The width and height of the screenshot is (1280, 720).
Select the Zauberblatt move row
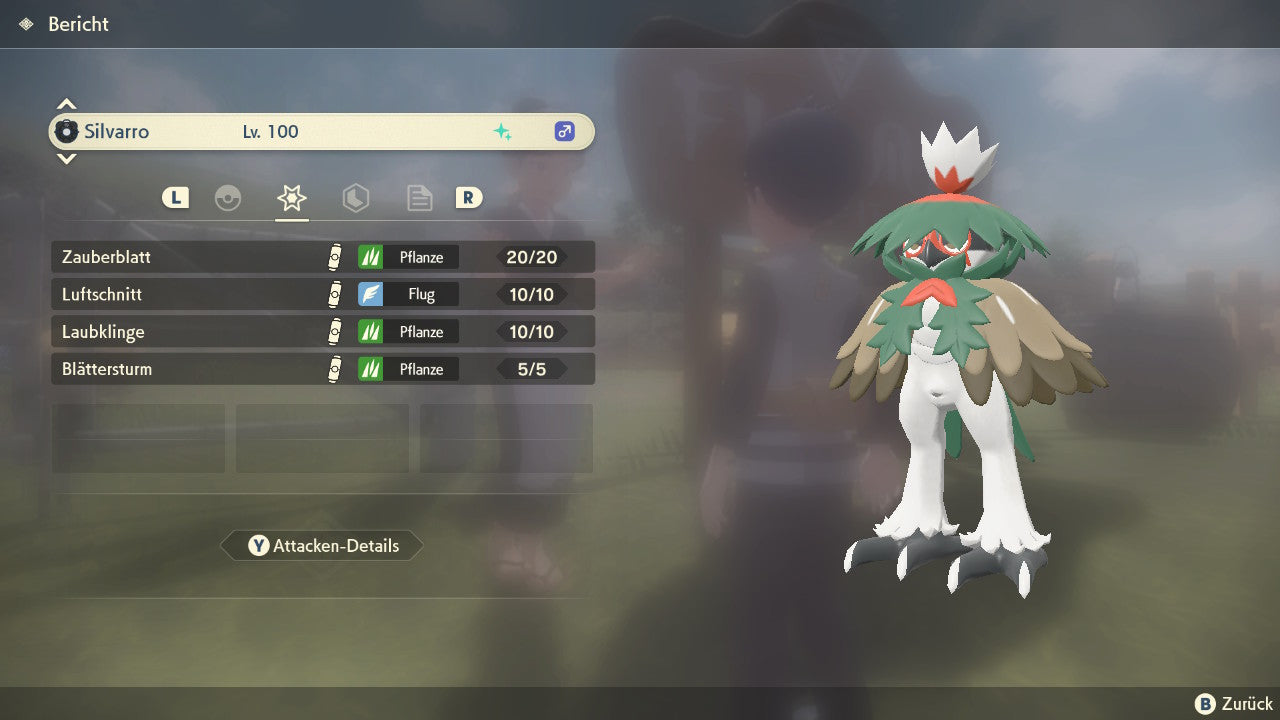point(322,257)
